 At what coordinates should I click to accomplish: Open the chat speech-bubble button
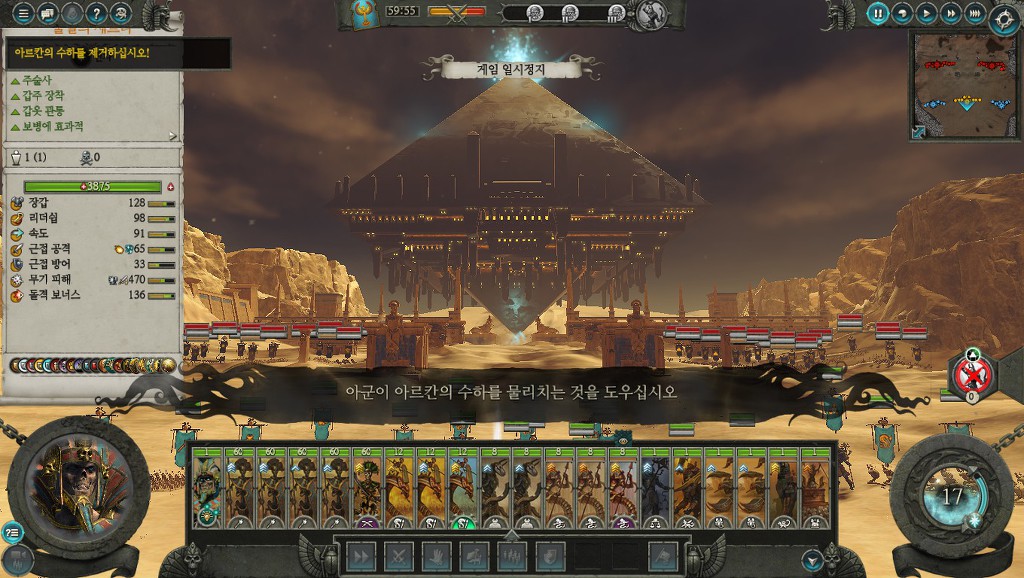[x=48, y=14]
